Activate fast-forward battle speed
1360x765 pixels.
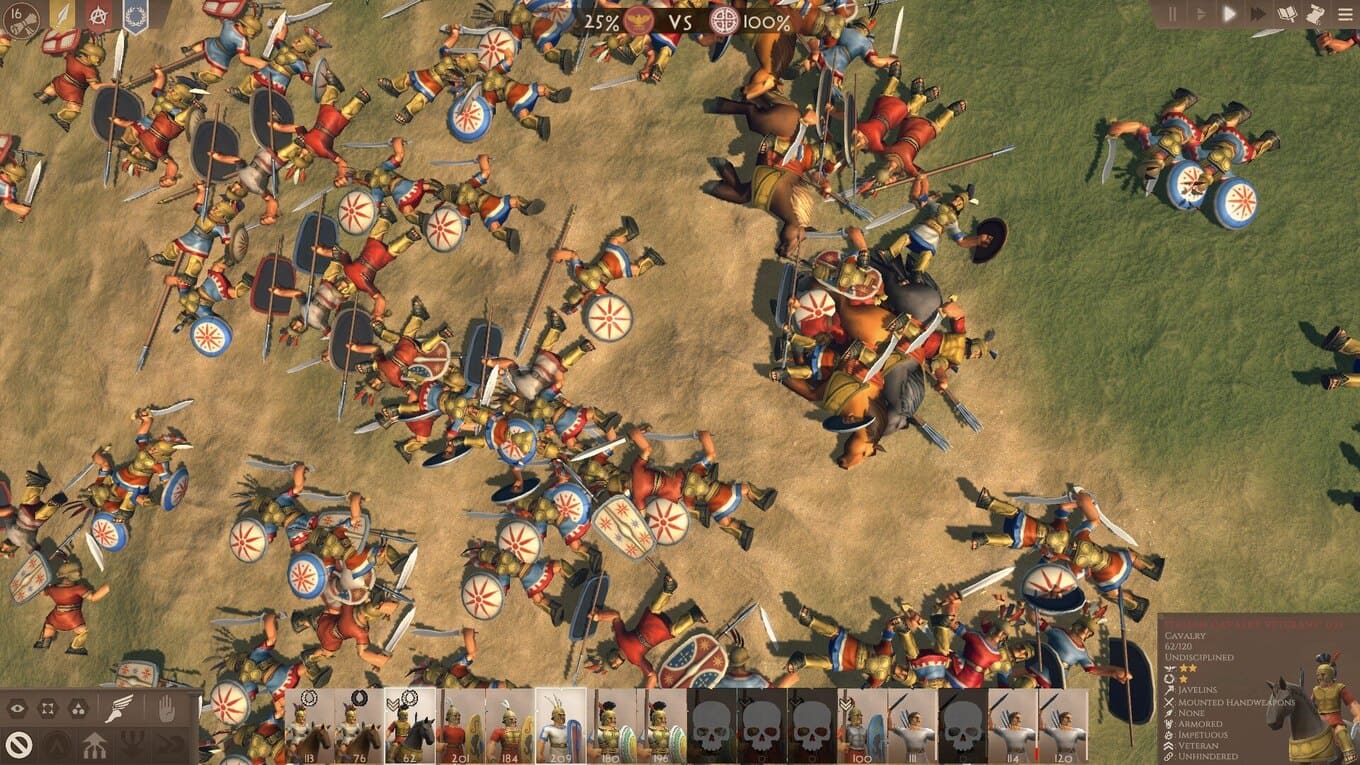click(1257, 14)
